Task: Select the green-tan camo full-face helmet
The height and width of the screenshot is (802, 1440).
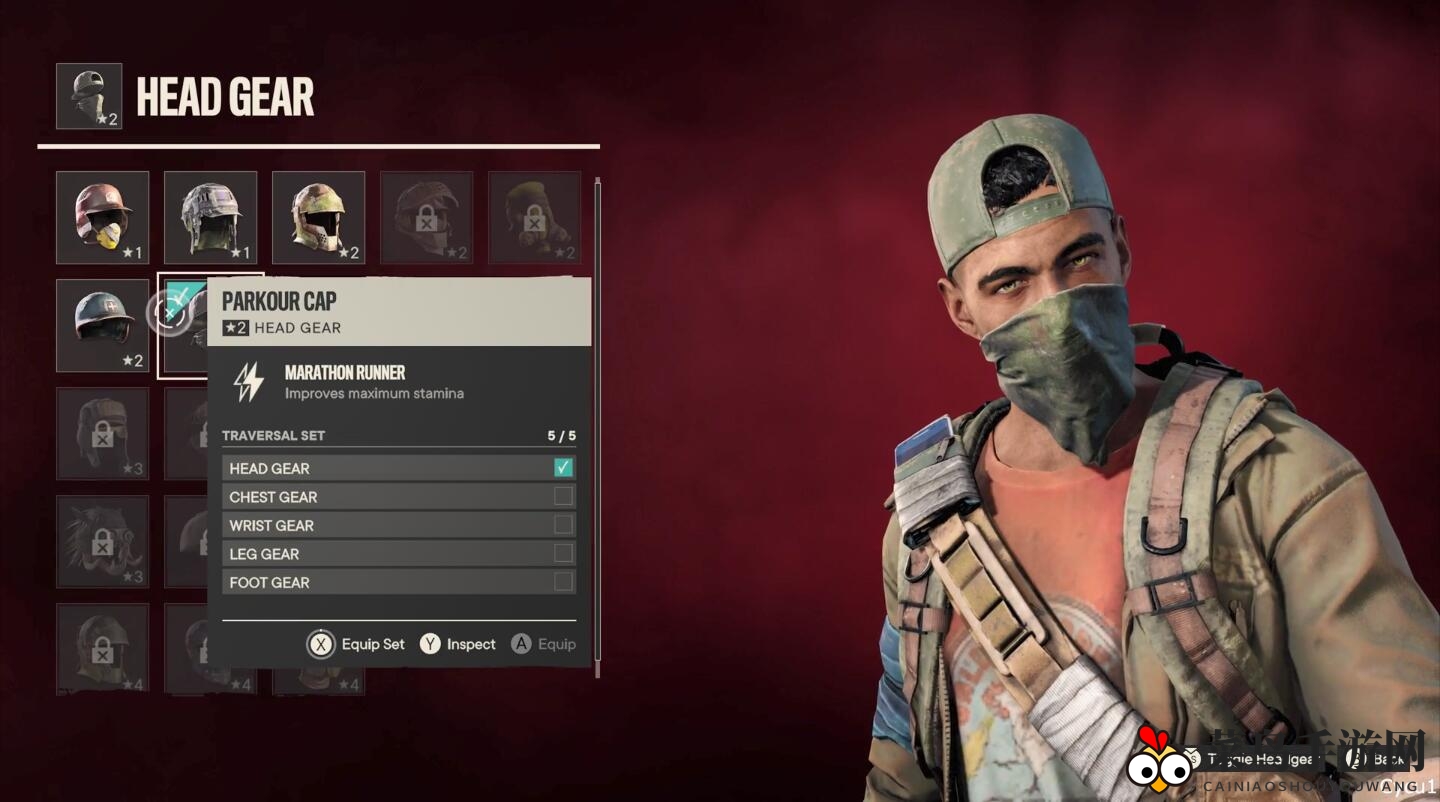Action: point(318,217)
